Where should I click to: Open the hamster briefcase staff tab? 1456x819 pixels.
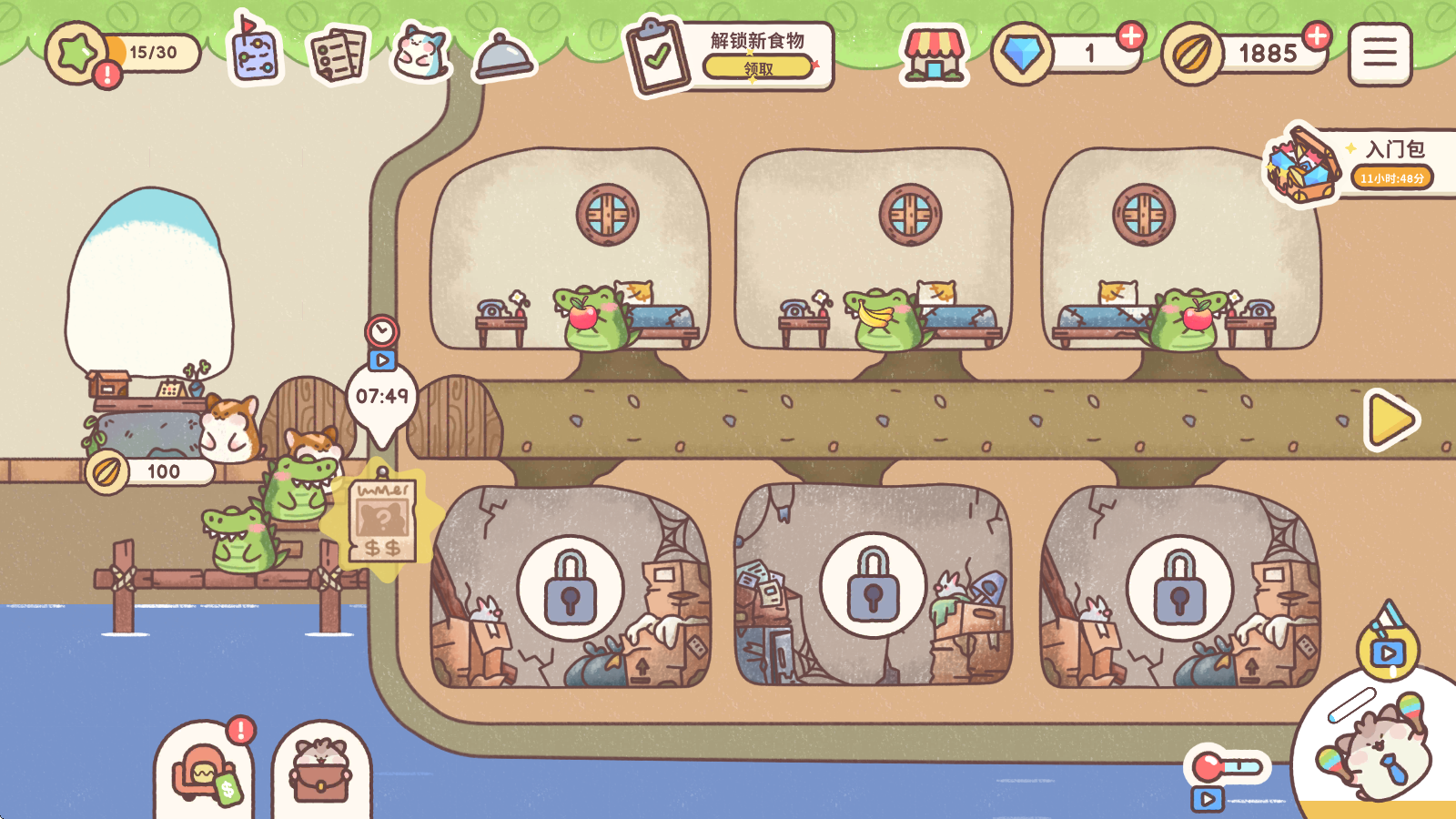click(320, 775)
